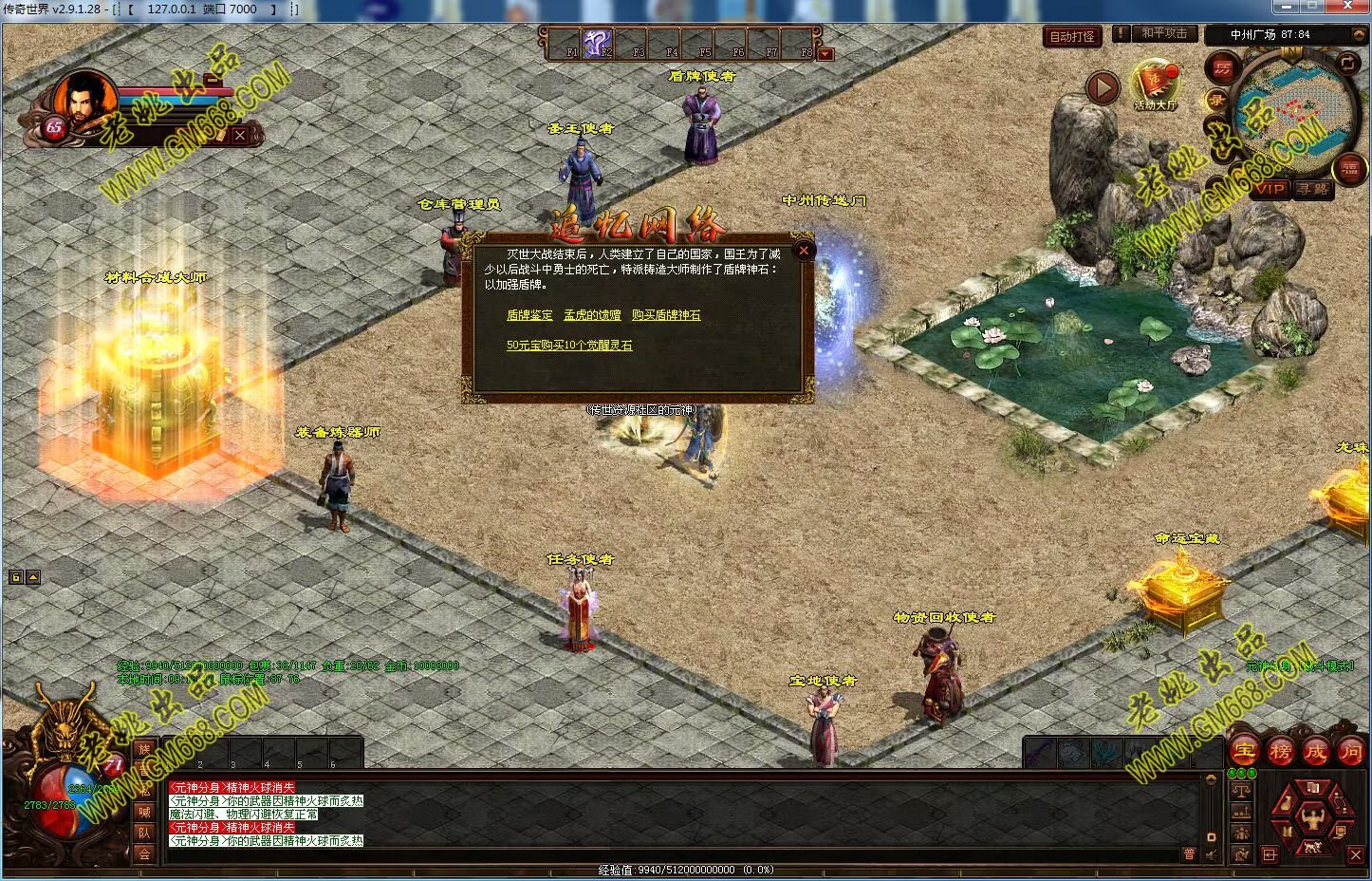Toggle the 自动打怪 auto-fight button
1372x881 pixels.
pos(1072,37)
